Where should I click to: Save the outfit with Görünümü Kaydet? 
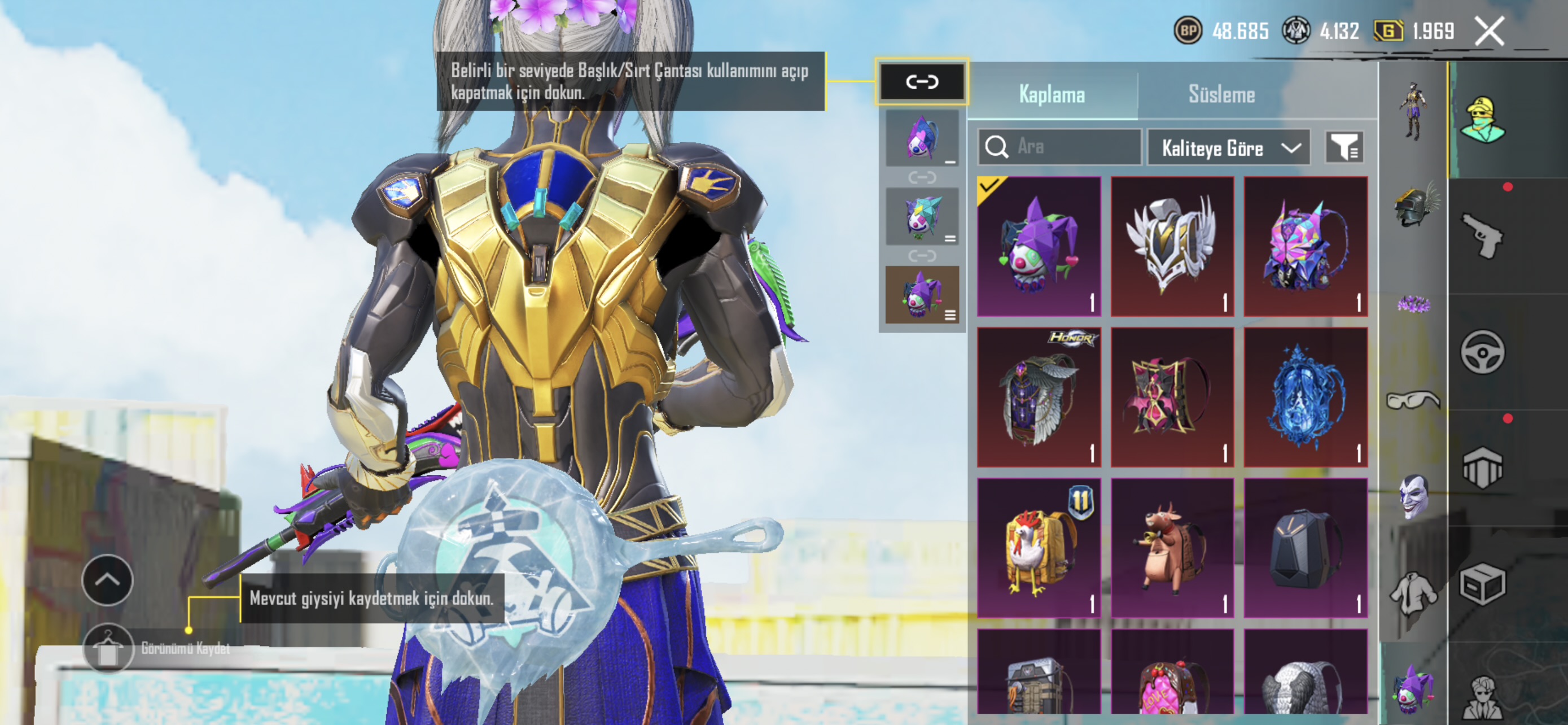tap(108, 649)
